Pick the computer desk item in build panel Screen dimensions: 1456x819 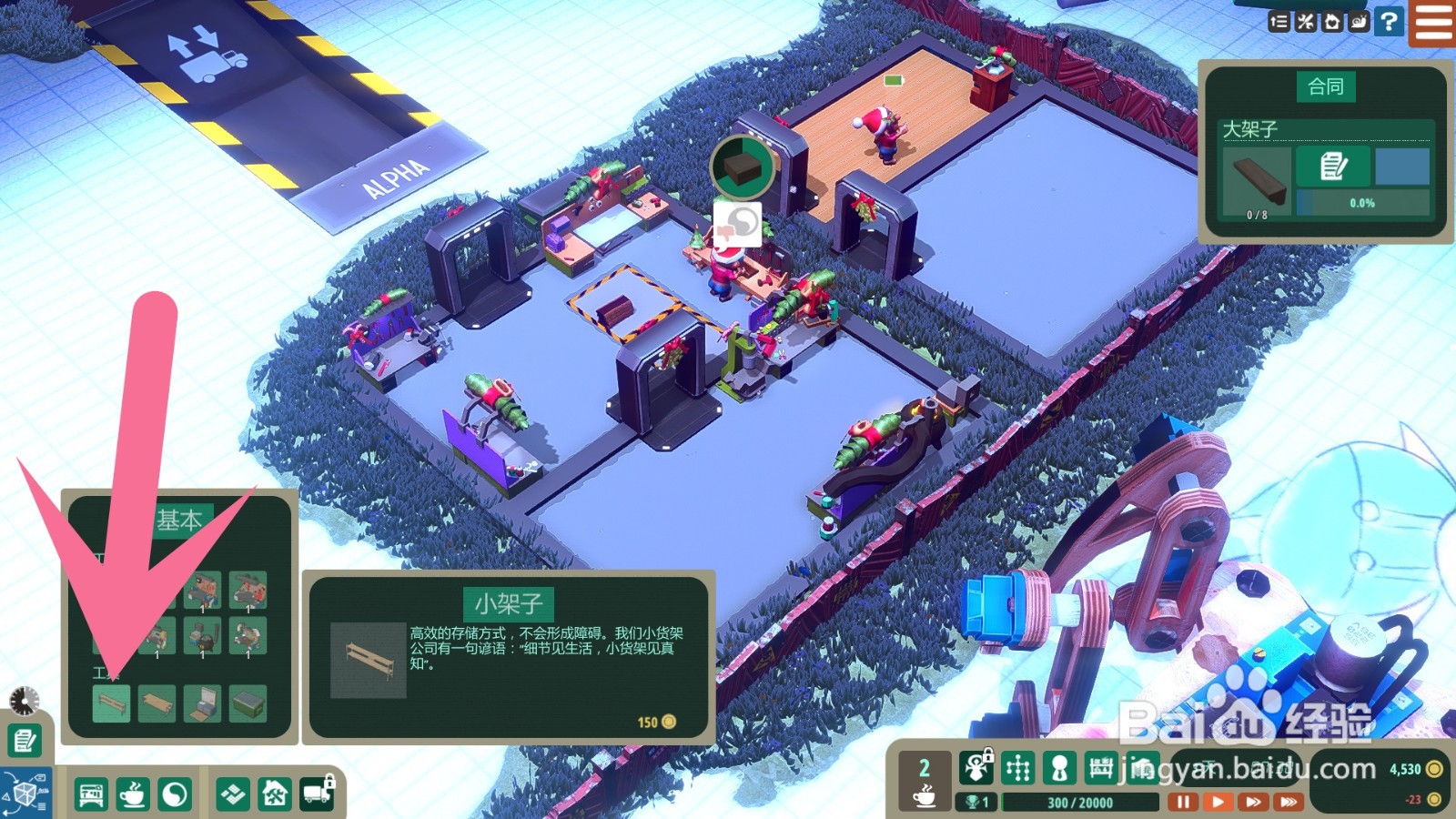[x=202, y=703]
